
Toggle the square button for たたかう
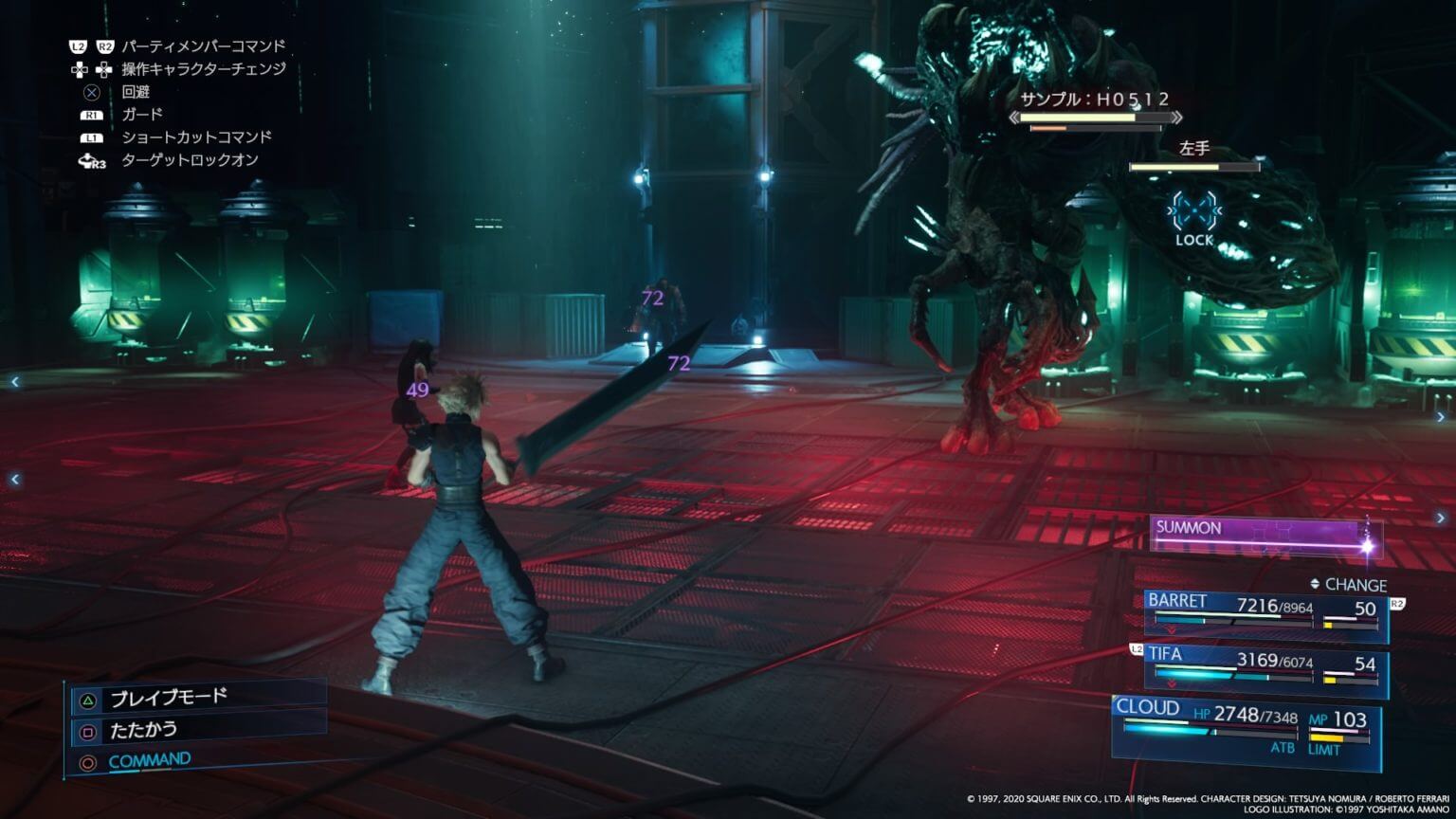[89, 732]
